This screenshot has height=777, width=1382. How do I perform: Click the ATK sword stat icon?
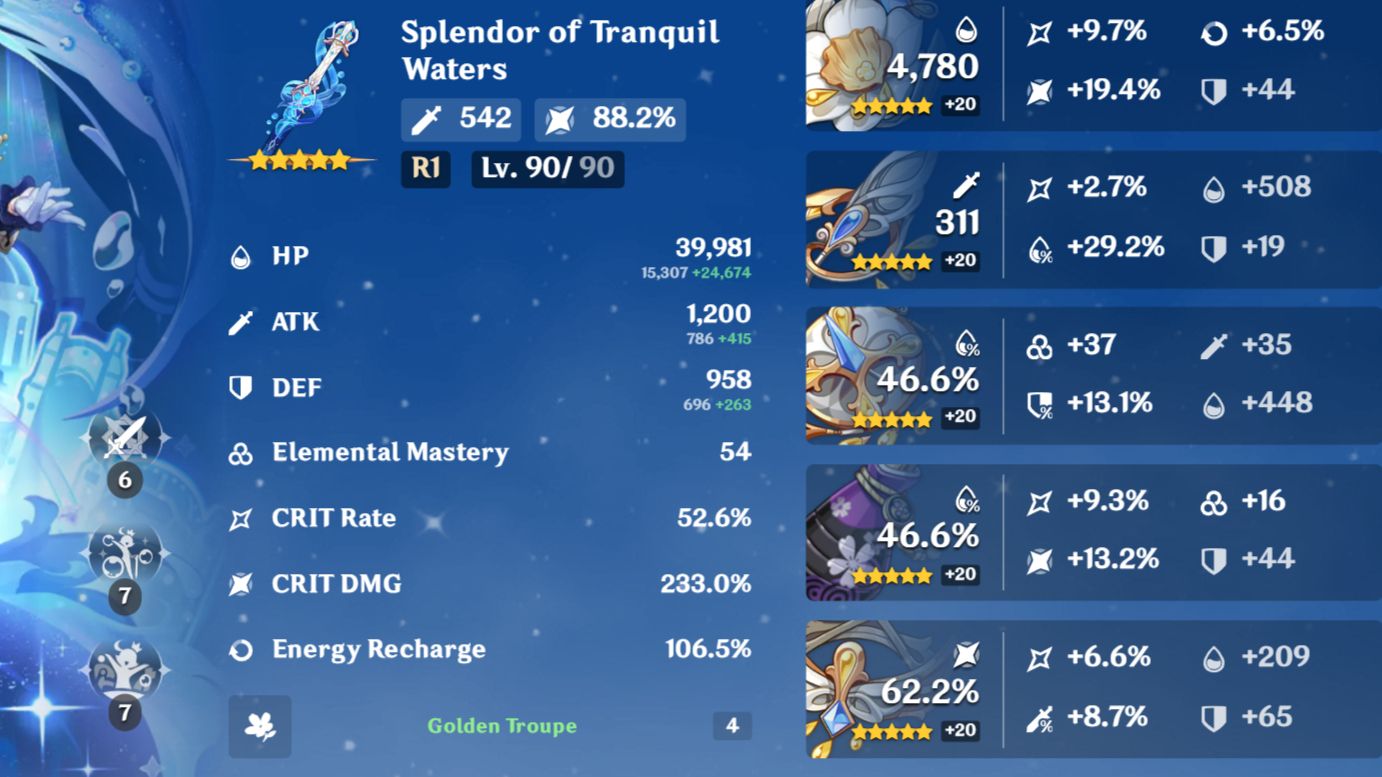242,322
